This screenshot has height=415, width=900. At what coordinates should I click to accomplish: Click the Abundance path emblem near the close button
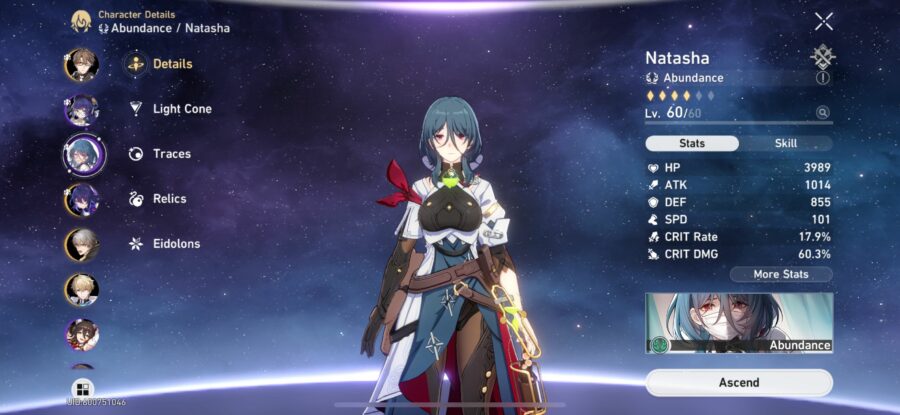click(823, 56)
